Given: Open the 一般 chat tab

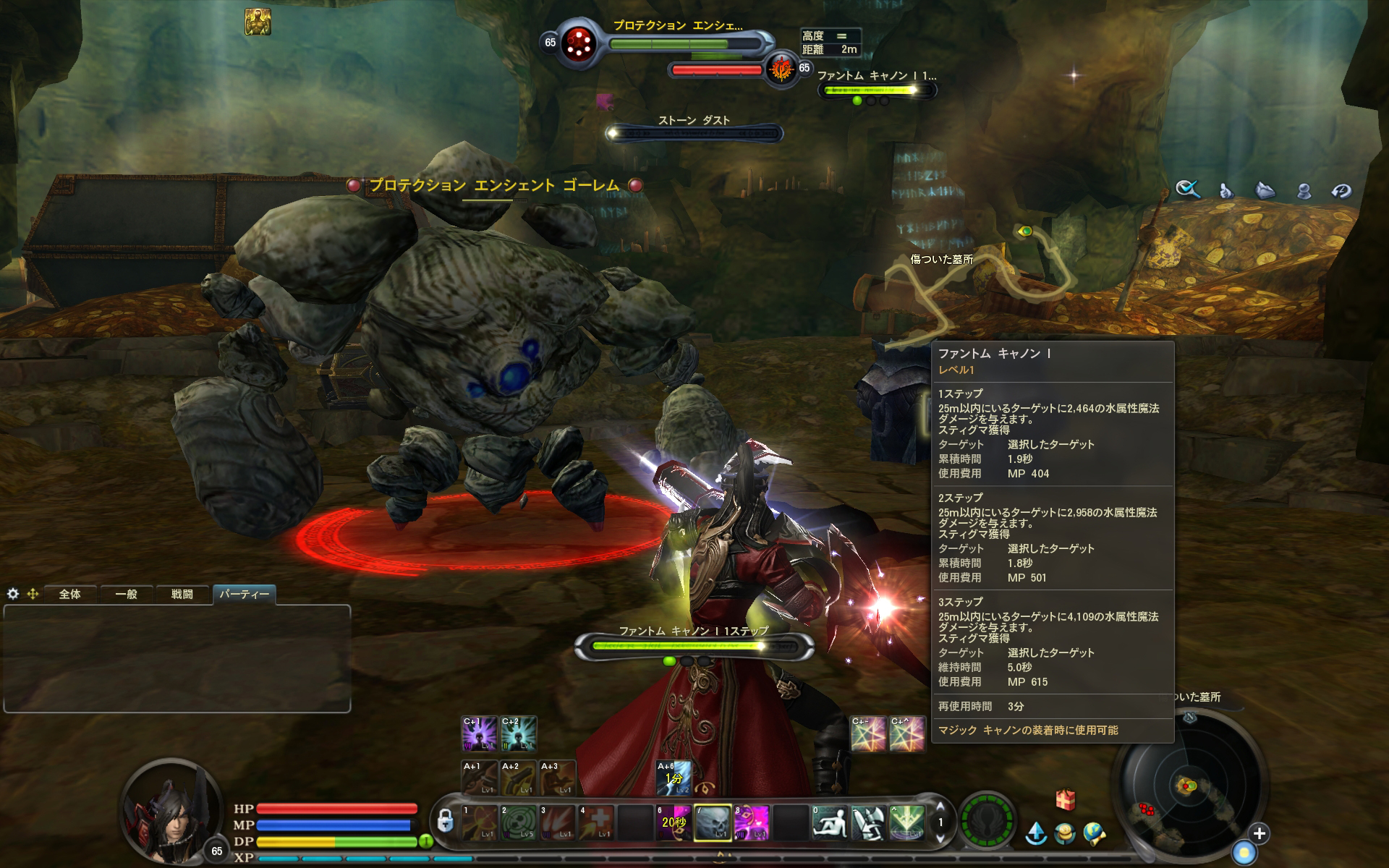Looking at the screenshot, I should pyautogui.click(x=126, y=595).
